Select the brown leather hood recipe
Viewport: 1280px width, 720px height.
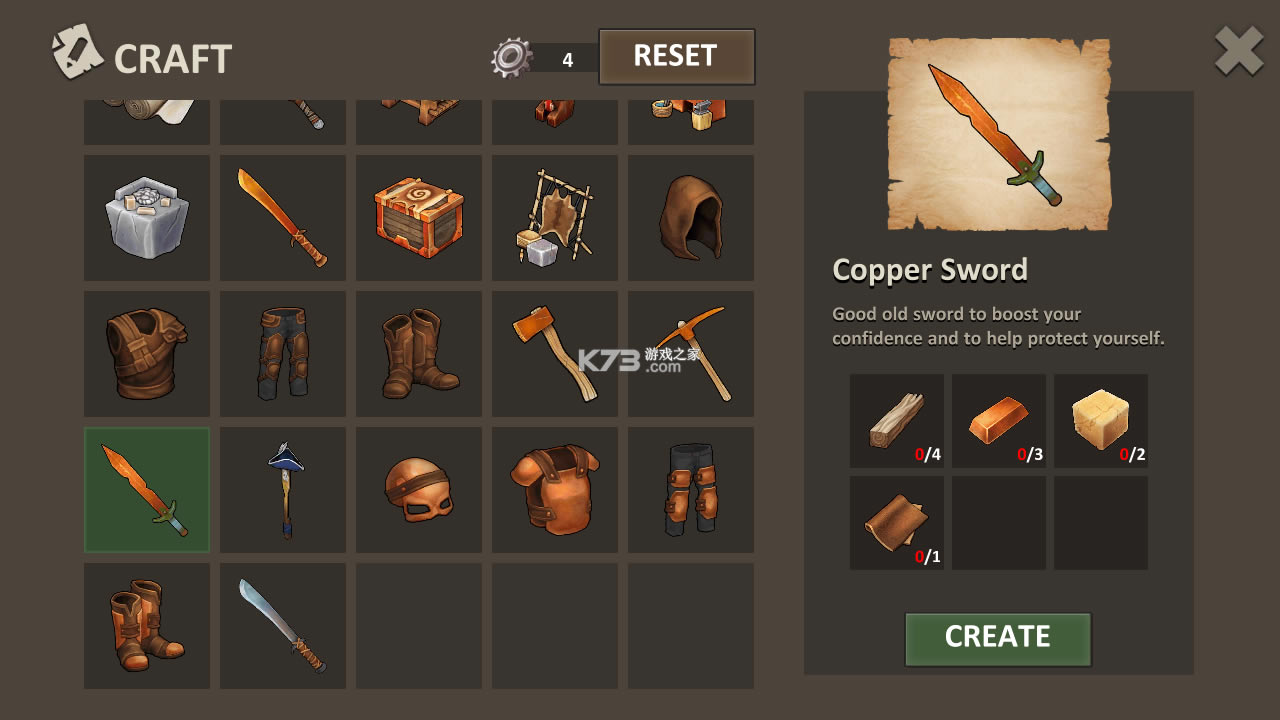click(x=691, y=218)
